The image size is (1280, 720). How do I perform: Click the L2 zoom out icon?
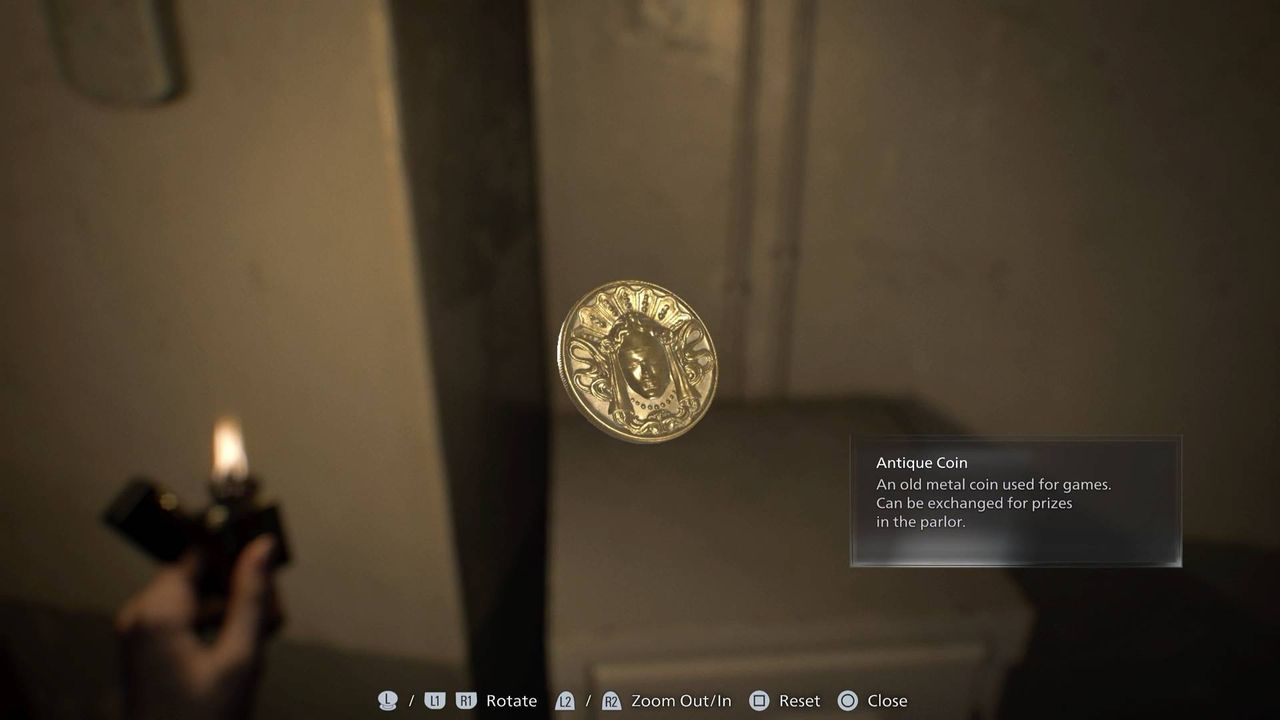point(566,701)
